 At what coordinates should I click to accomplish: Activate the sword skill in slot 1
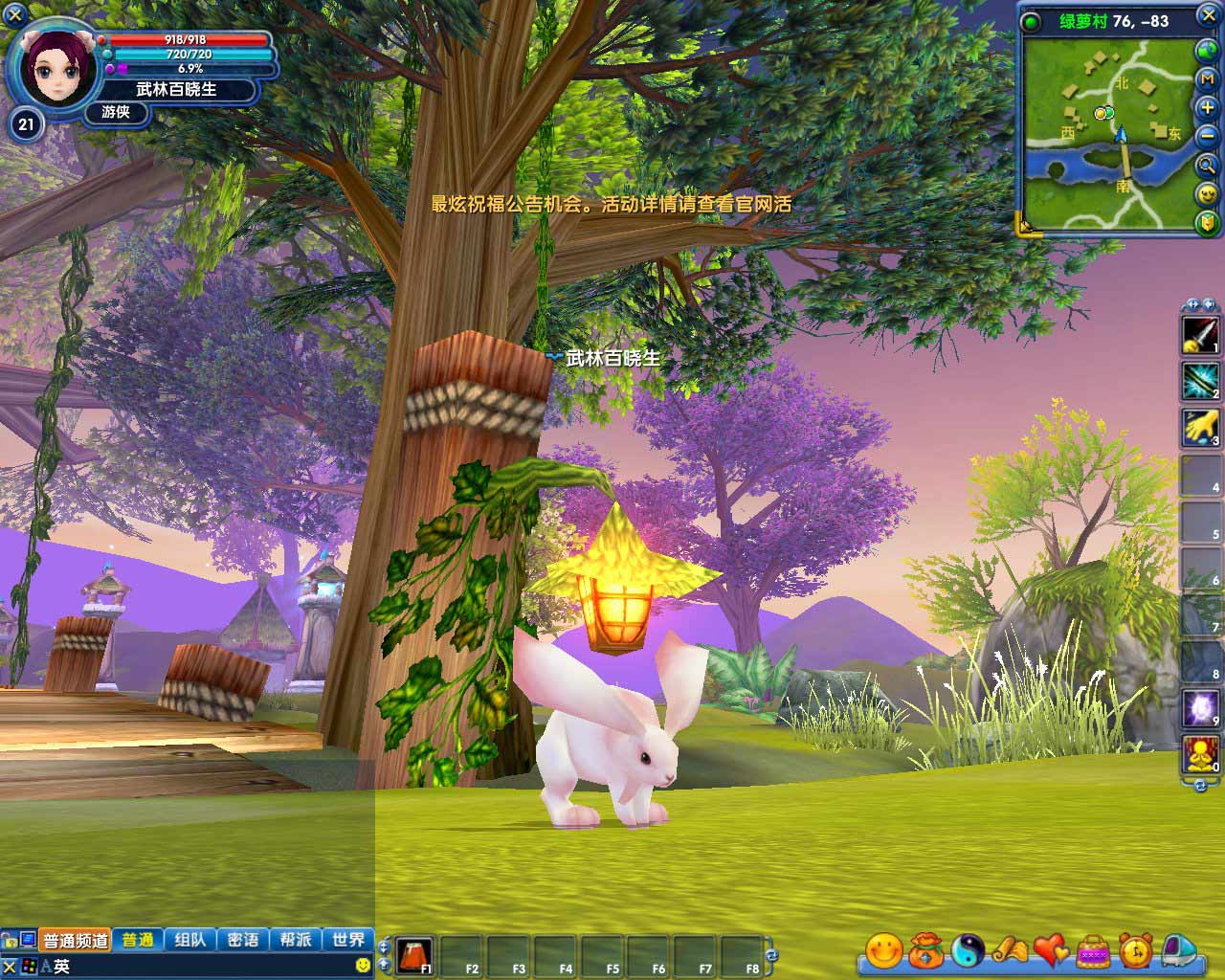tap(1200, 335)
